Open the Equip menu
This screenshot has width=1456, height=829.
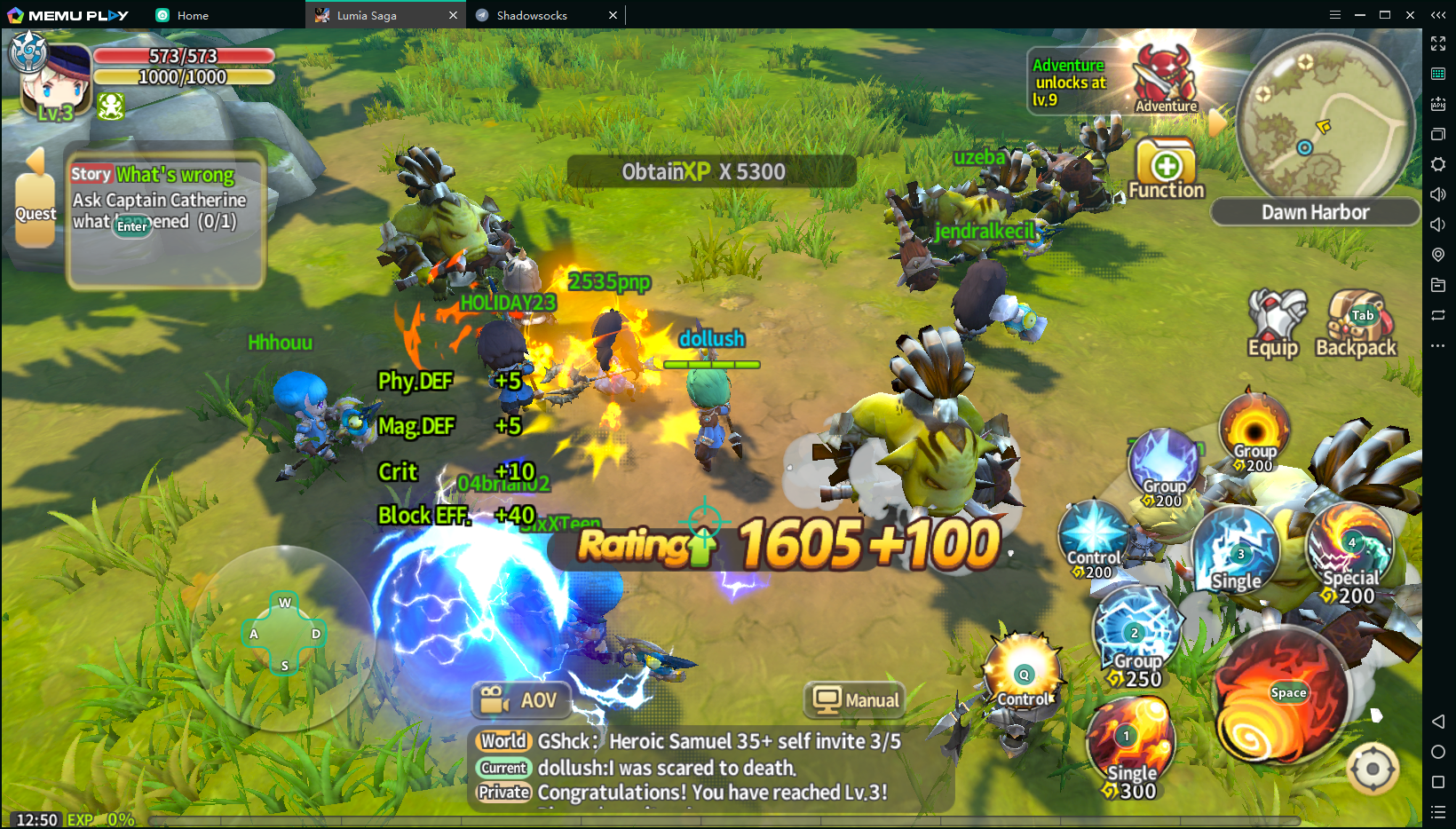point(1276,323)
